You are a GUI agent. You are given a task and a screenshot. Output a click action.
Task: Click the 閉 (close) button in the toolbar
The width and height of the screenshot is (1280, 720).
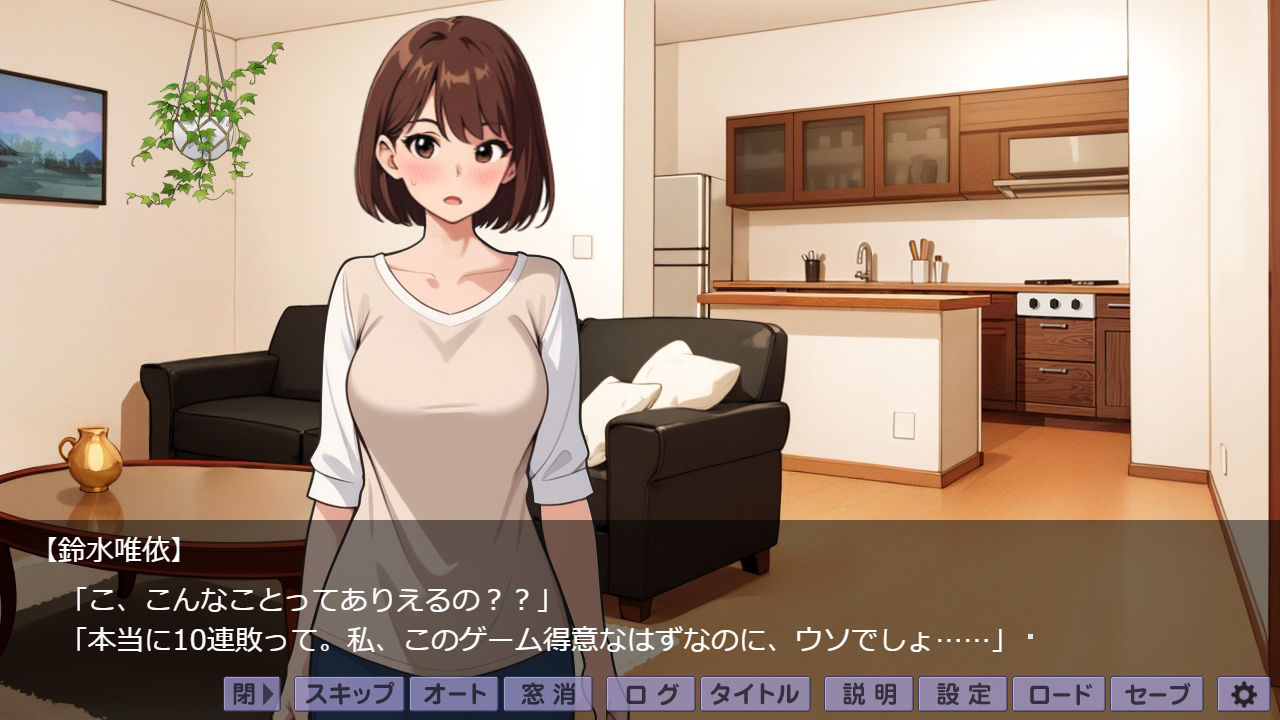pyautogui.click(x=251, y=693)
